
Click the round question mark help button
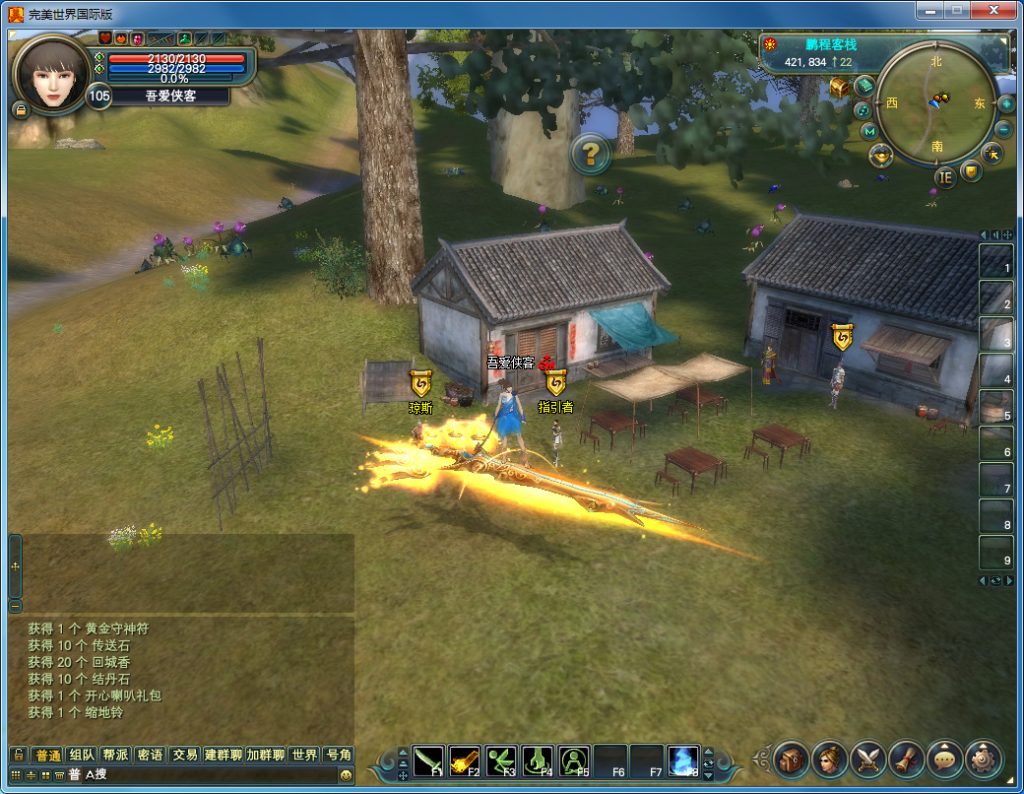tap(591, 153)
